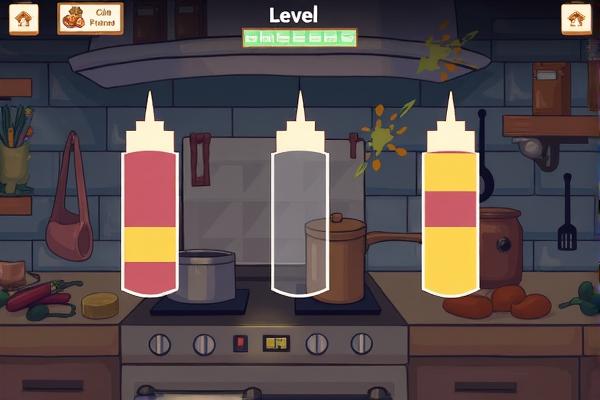Choose the empty sauce bottle
The height and width of the screenshot is (400, 600).
(299, 215)
